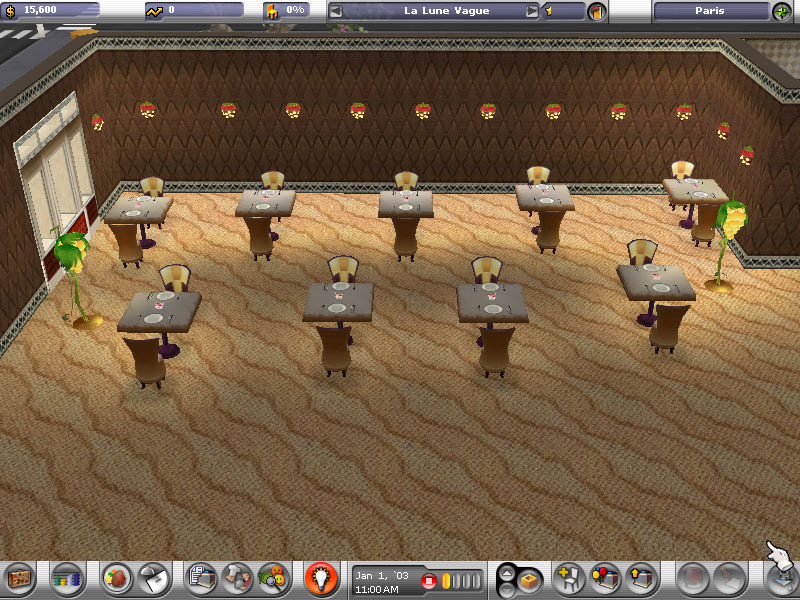Open the abacus finances panel
The height and width of the screenshot is (600, 800).
click(66, 577)
